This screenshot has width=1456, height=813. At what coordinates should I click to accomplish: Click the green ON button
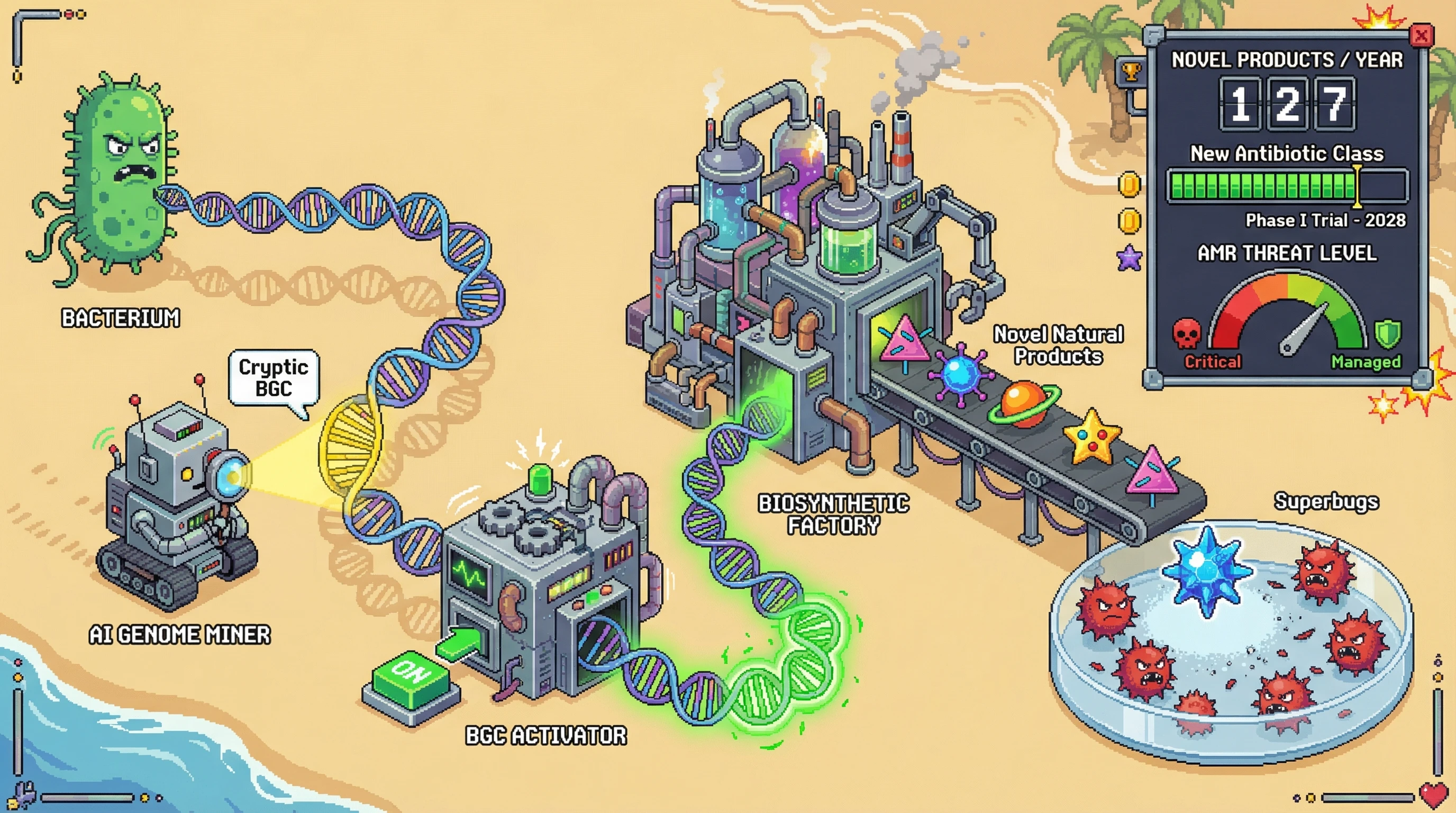click(411, 677)
